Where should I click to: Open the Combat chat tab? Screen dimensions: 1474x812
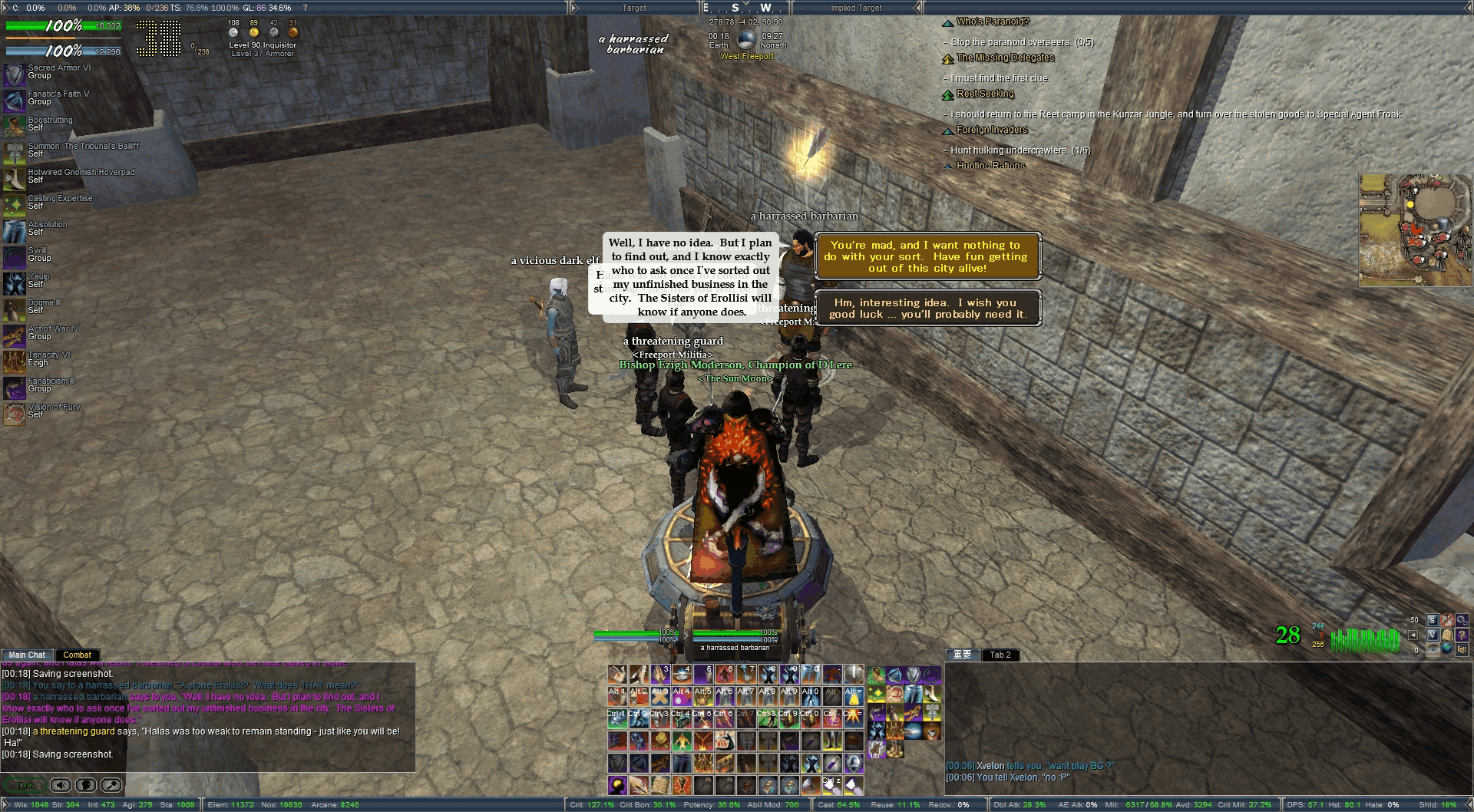tap(77, 655)
